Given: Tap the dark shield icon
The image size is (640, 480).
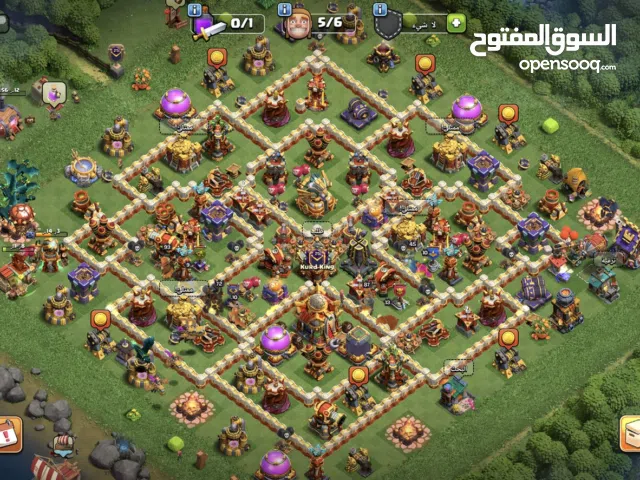Looking at the screenshot, I should (x=387, y=26).
